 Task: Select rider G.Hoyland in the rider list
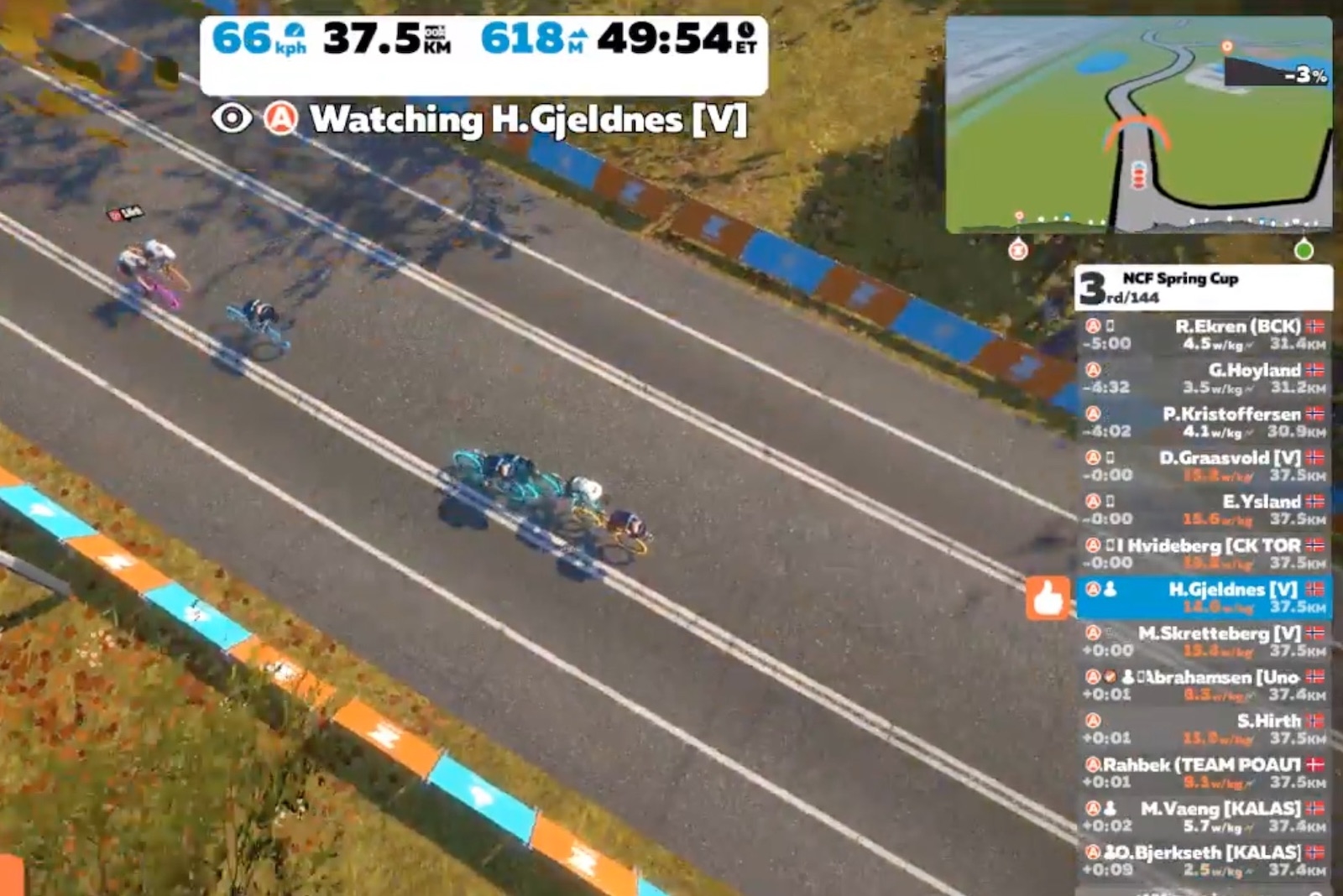(1204, 378)
